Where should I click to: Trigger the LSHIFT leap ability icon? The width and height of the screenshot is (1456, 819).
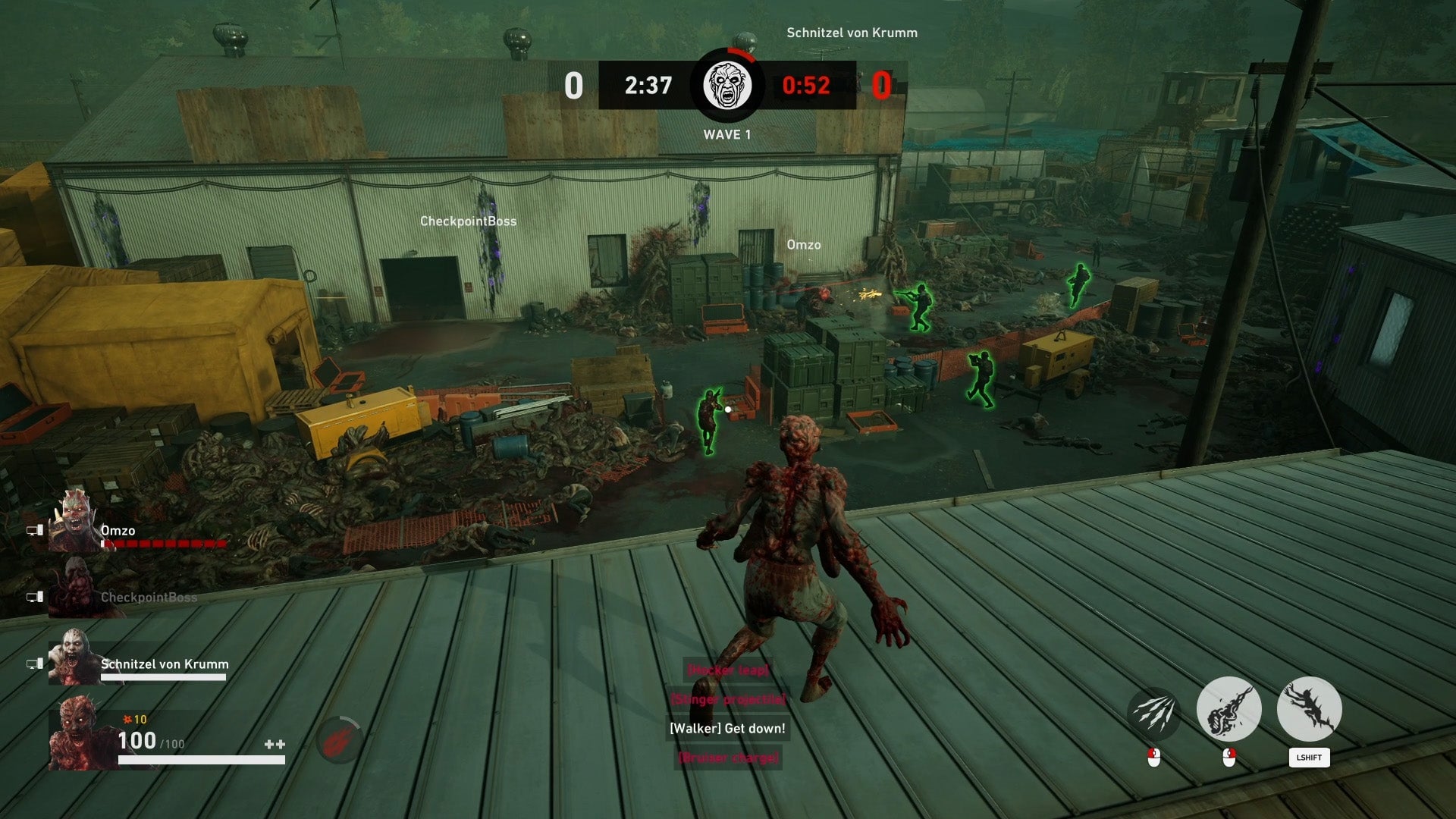click(1309, 709)
